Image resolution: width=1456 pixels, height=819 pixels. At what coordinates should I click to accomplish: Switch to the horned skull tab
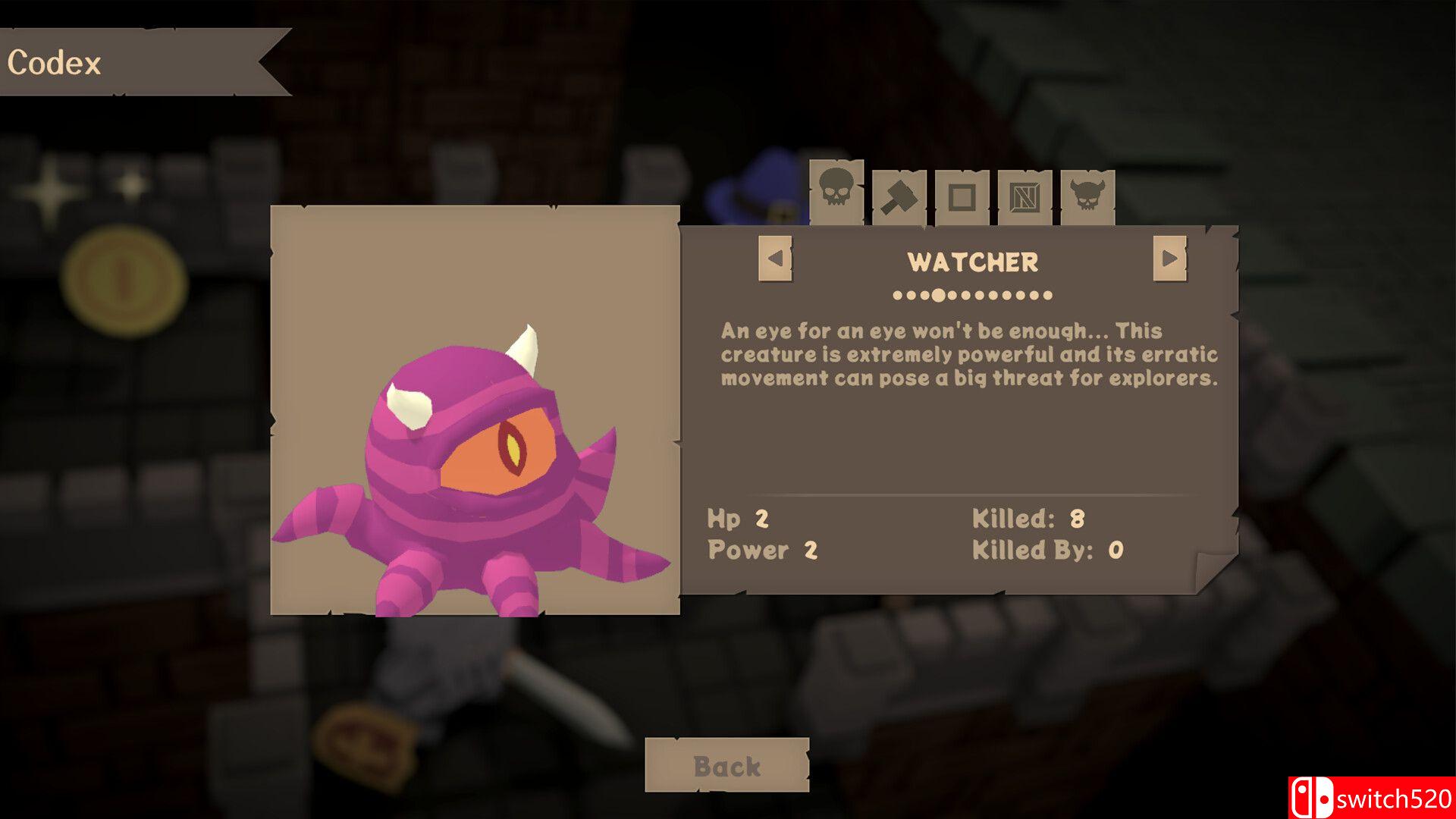(x=1087, y=196)
